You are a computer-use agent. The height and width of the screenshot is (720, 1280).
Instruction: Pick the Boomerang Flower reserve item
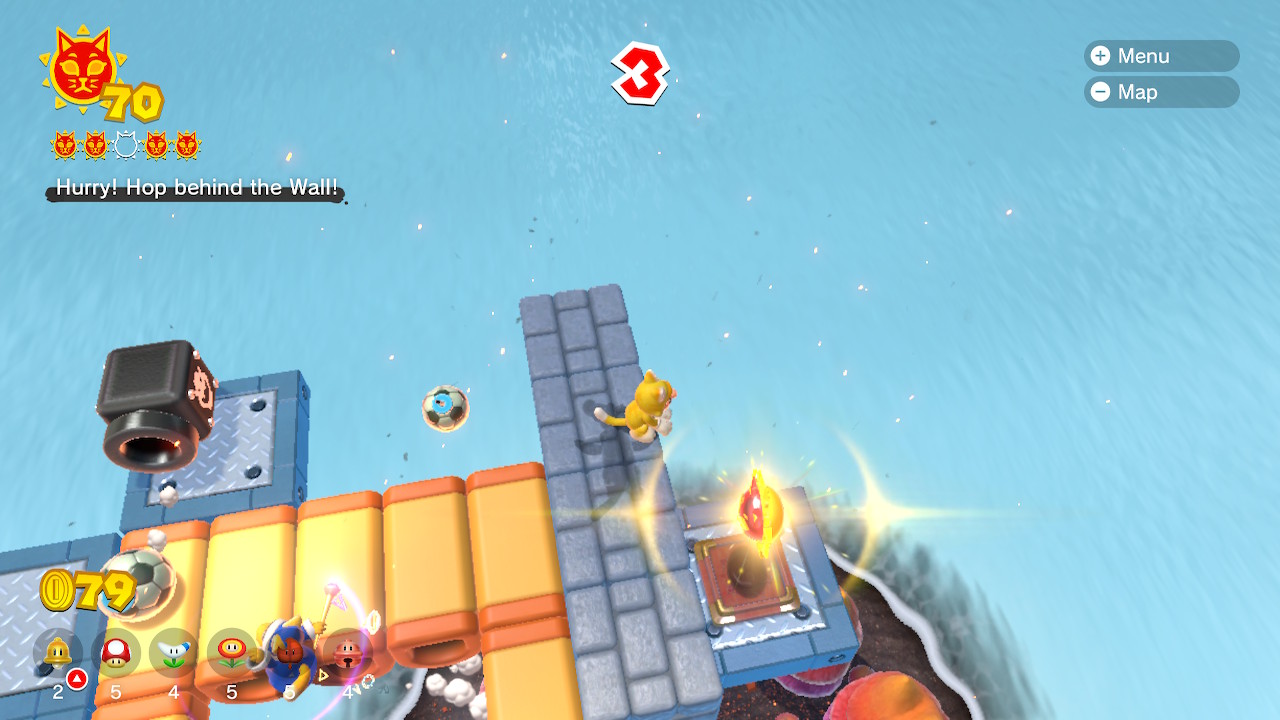pos(173,652)
